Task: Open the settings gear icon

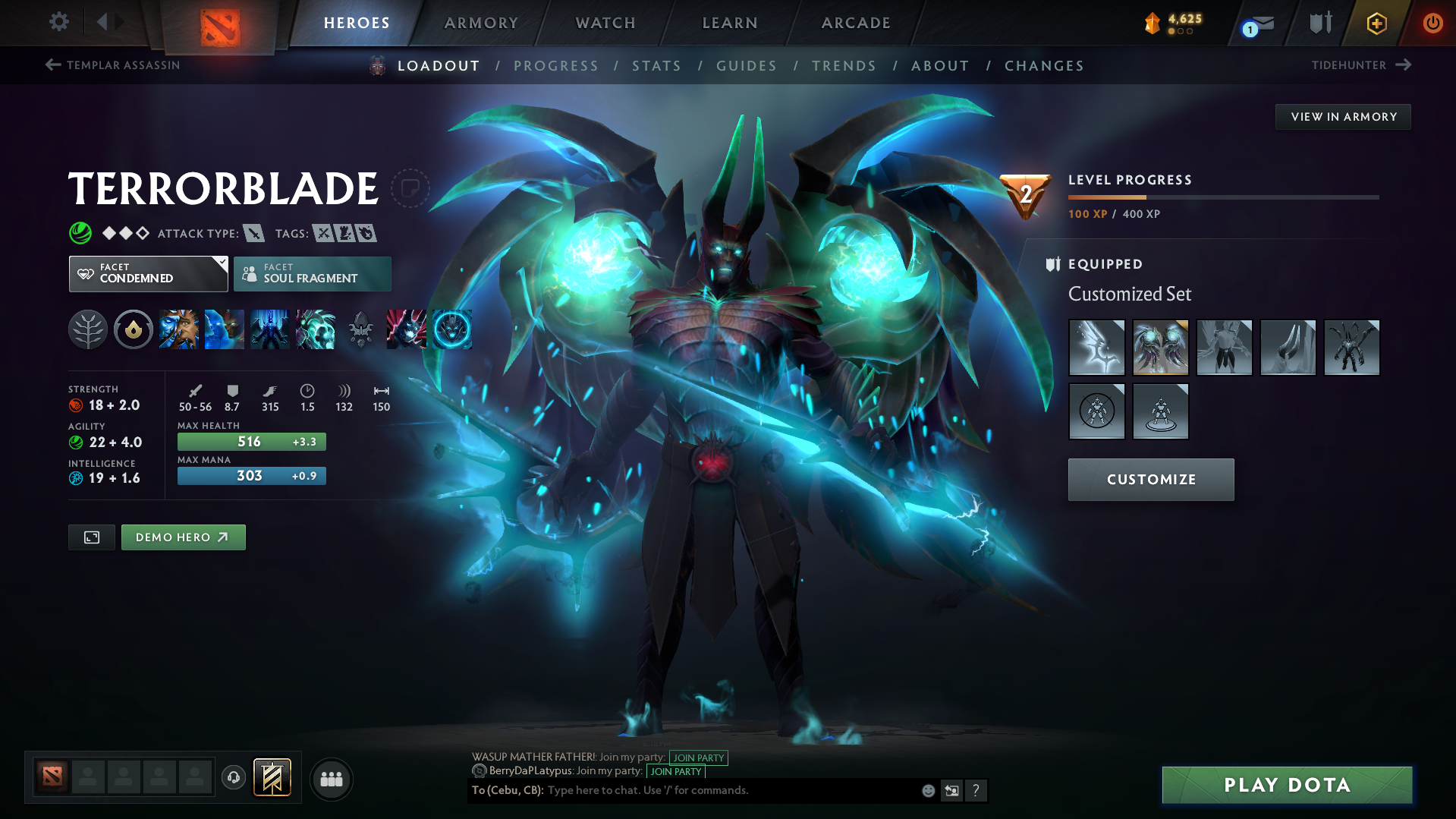Action: click(x=58, y=22)
